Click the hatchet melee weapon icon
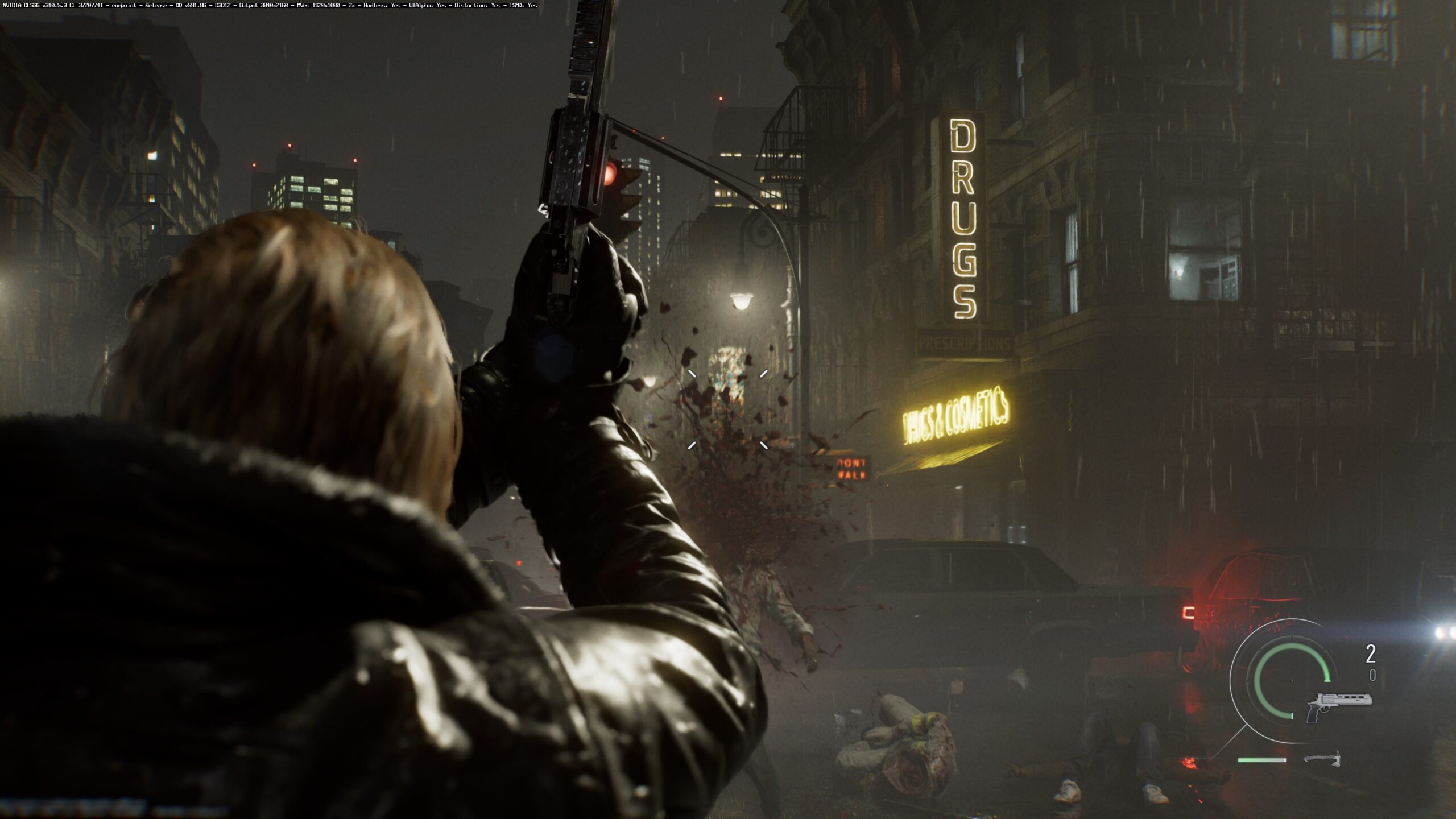 point(1323,759)
